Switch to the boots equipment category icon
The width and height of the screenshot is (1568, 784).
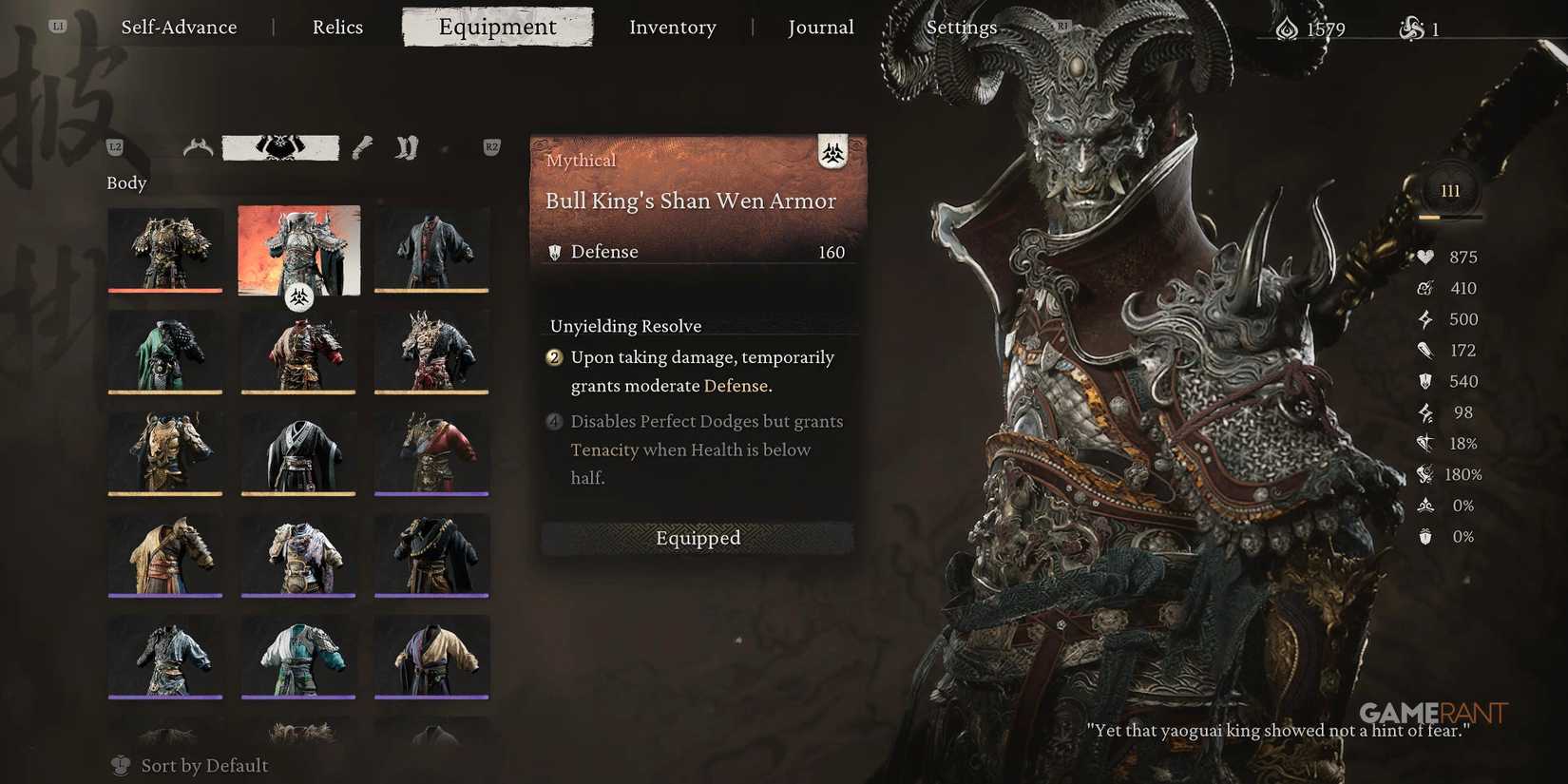tap(406, 147)
